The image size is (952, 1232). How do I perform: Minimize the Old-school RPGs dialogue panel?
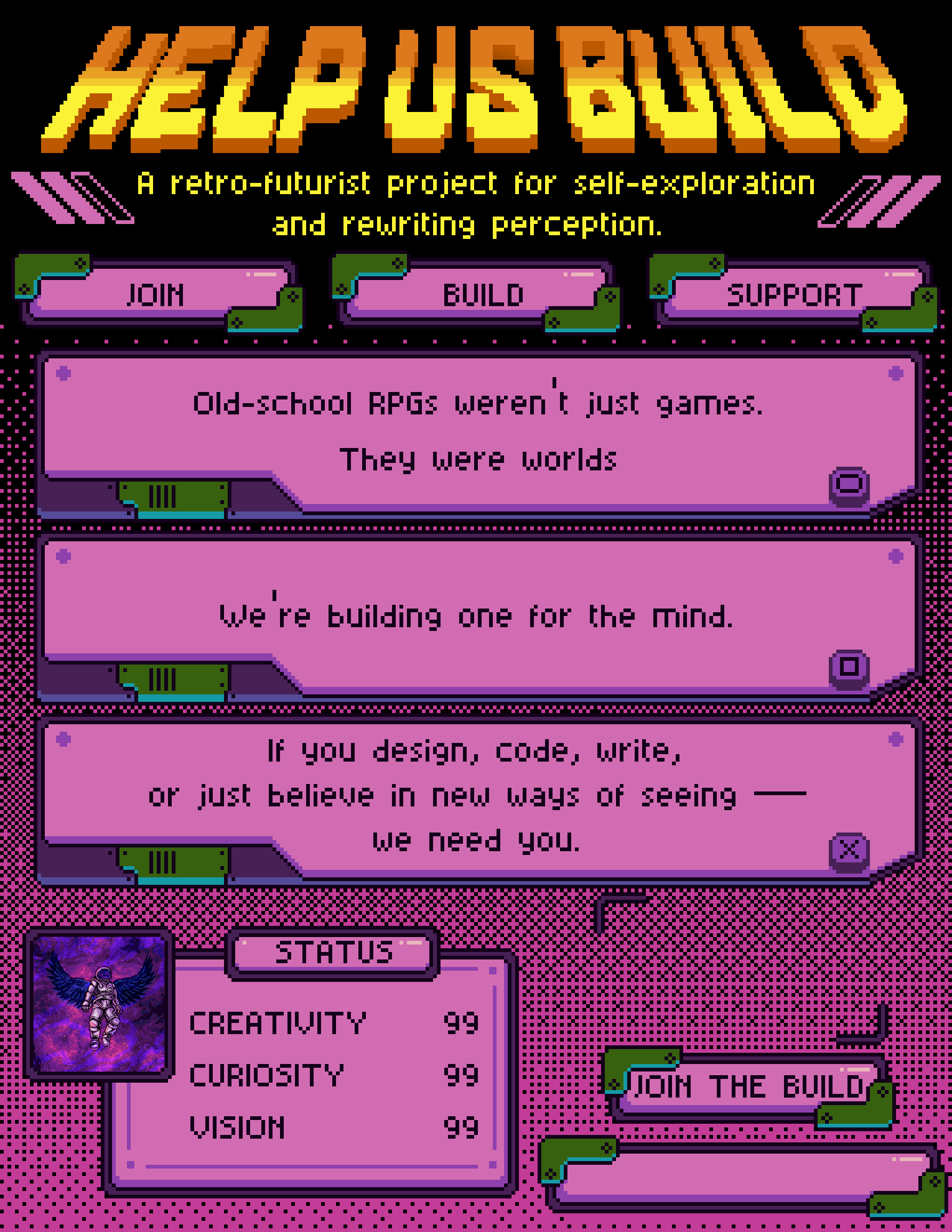pyautogui.click(x=849, y=484)
